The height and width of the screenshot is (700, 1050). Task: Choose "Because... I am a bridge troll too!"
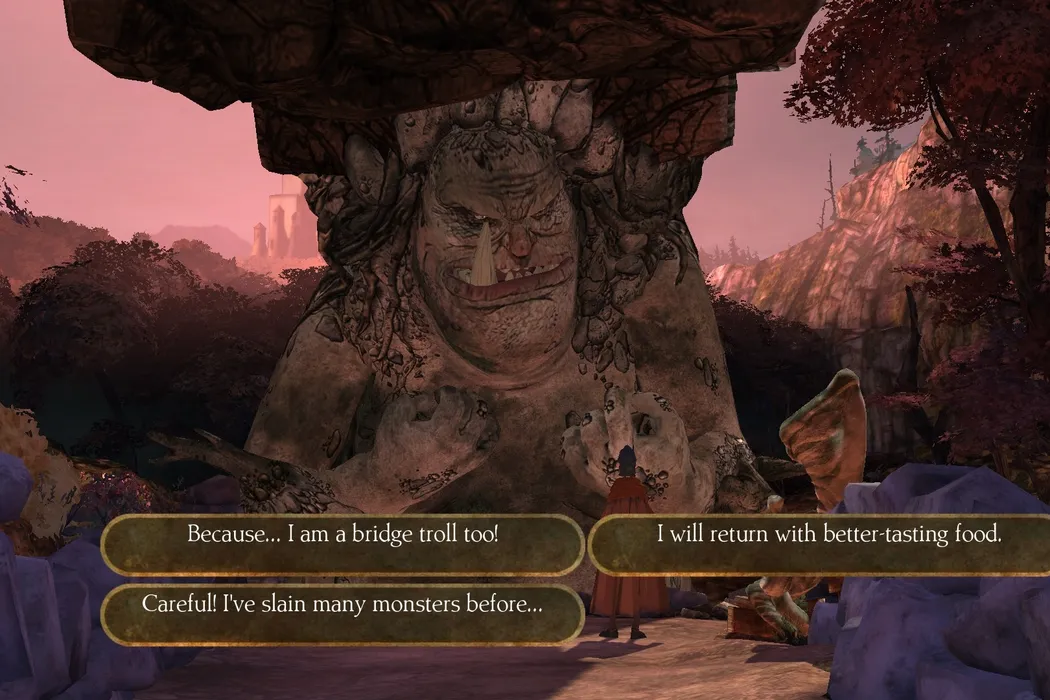click(x=342, y=535)
